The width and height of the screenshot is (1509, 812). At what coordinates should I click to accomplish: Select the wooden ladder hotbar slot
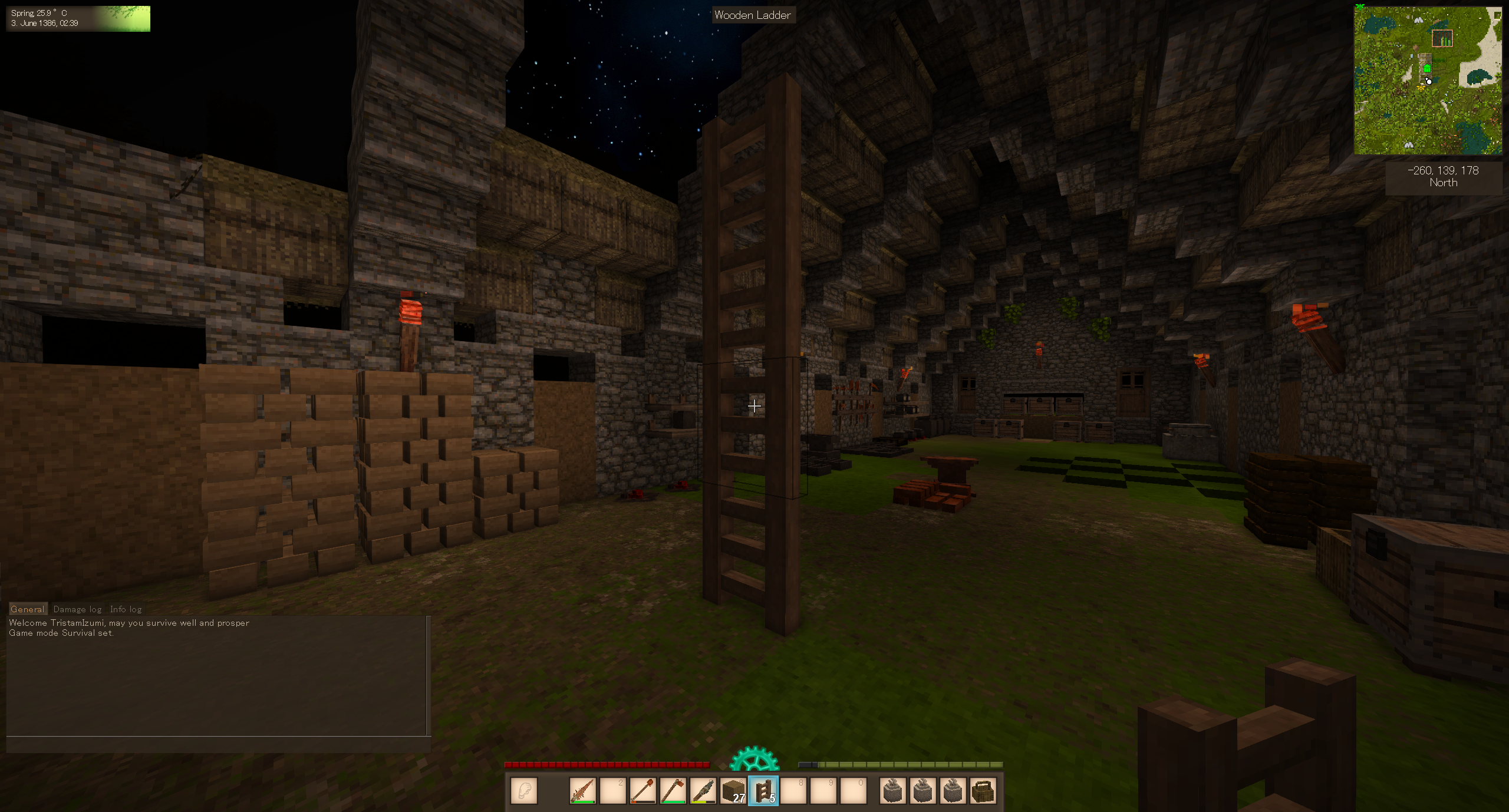click(x=763, y=790)
